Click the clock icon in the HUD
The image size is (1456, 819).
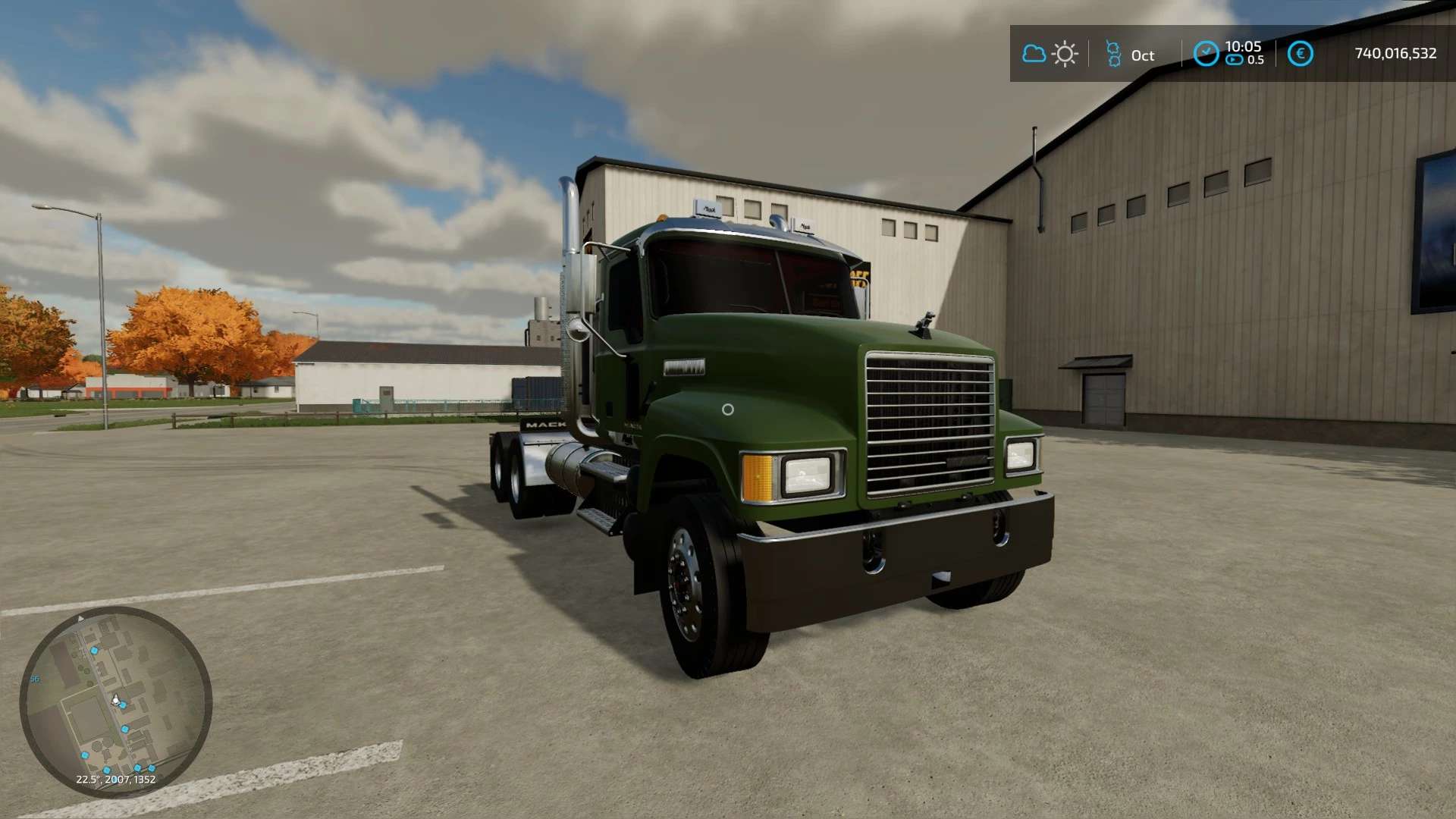(1206, 53)
